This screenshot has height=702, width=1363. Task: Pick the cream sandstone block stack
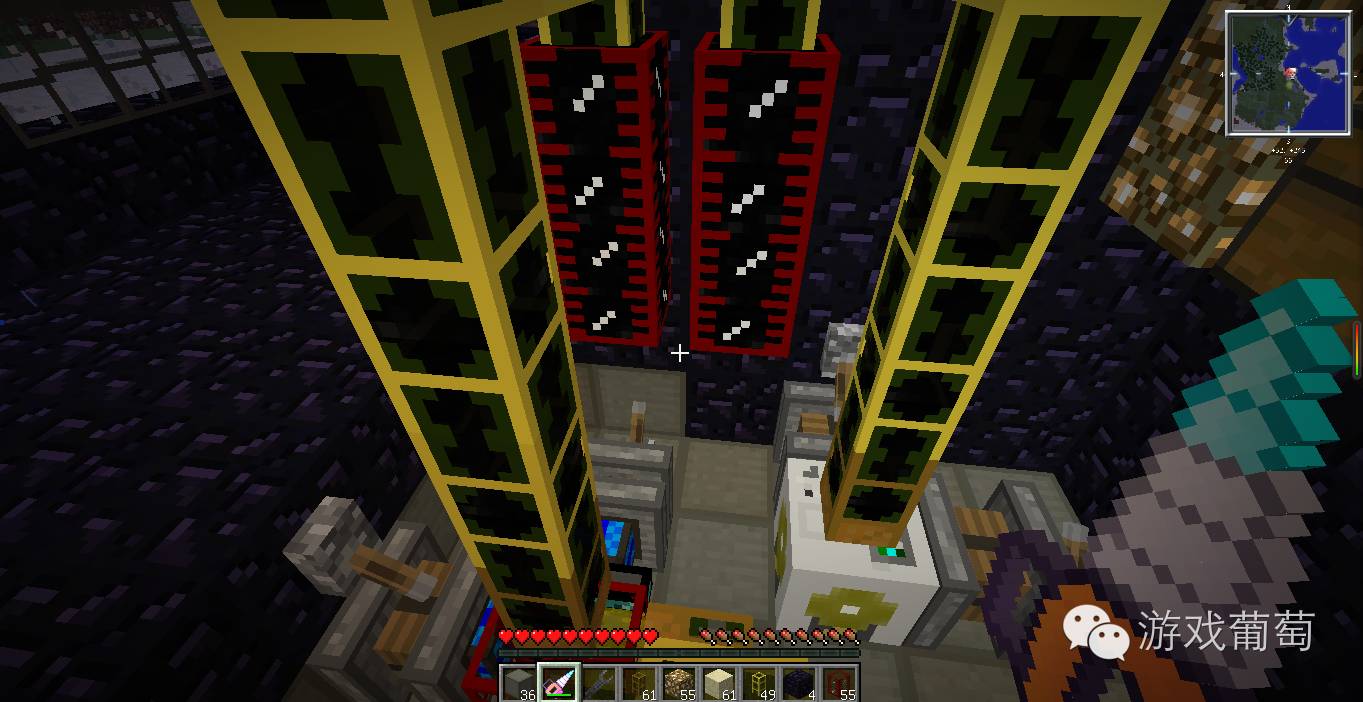click(x=719, y=684)
